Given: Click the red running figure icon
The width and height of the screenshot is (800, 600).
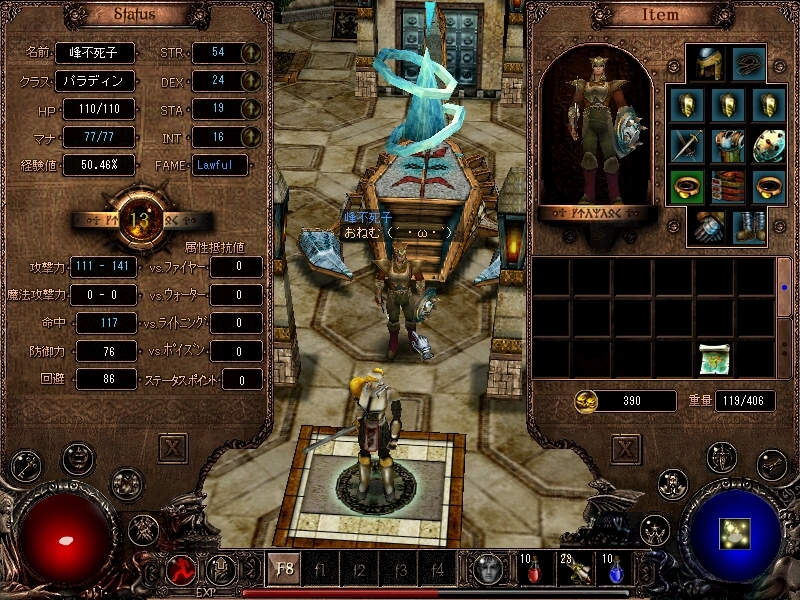Looking at the screenshot, I should tap(181, 570).
